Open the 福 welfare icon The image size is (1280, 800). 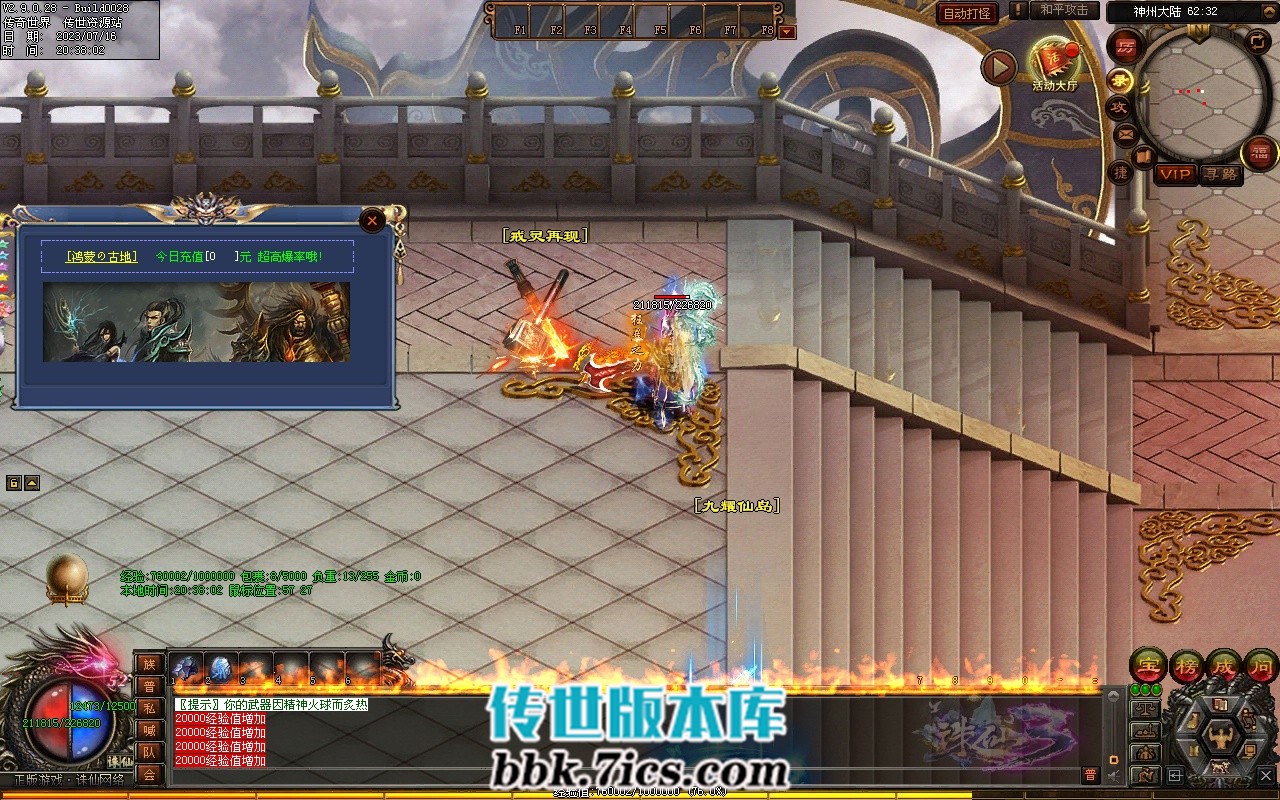(x=1259, y=153)
